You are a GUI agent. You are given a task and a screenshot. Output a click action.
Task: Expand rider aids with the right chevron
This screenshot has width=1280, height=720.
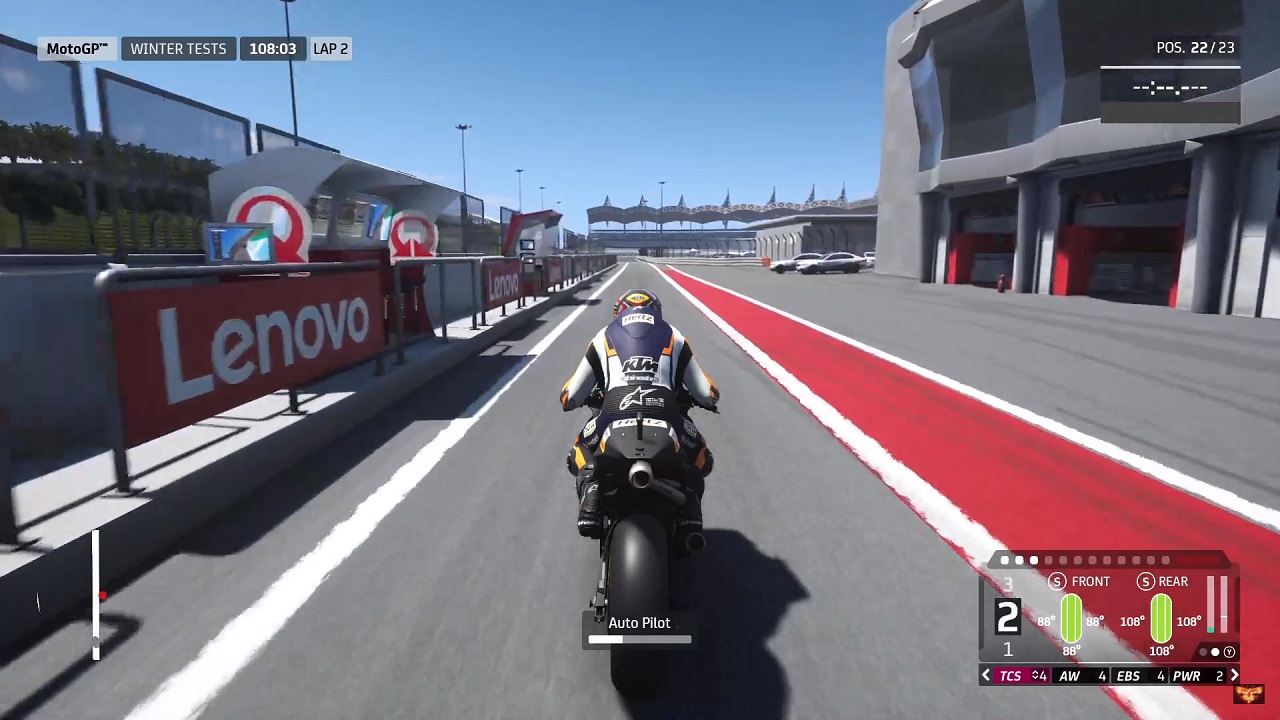1234,675
